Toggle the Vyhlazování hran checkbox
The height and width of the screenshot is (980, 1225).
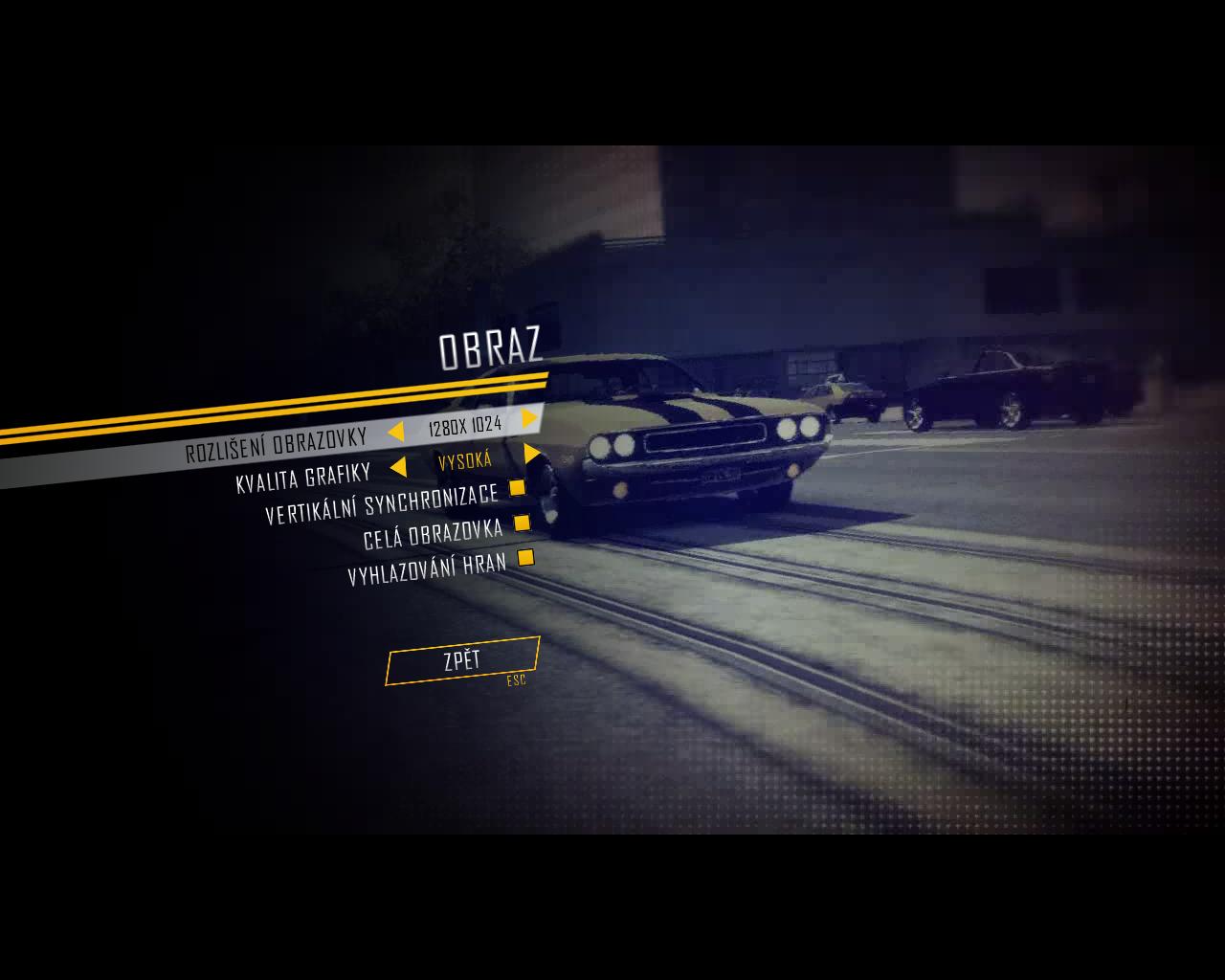point(525,557)
